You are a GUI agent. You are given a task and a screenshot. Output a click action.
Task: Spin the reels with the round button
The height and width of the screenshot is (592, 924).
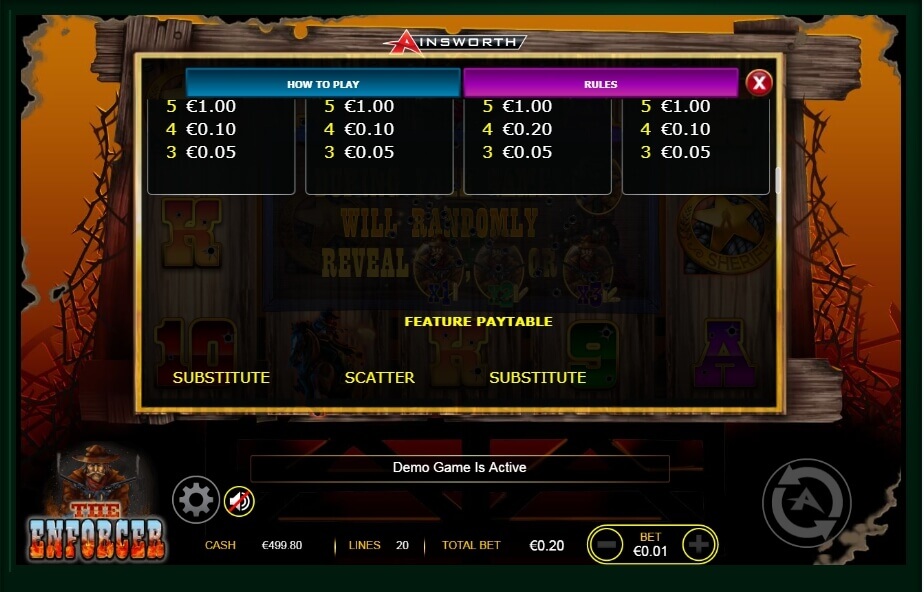tap(806, 502)
